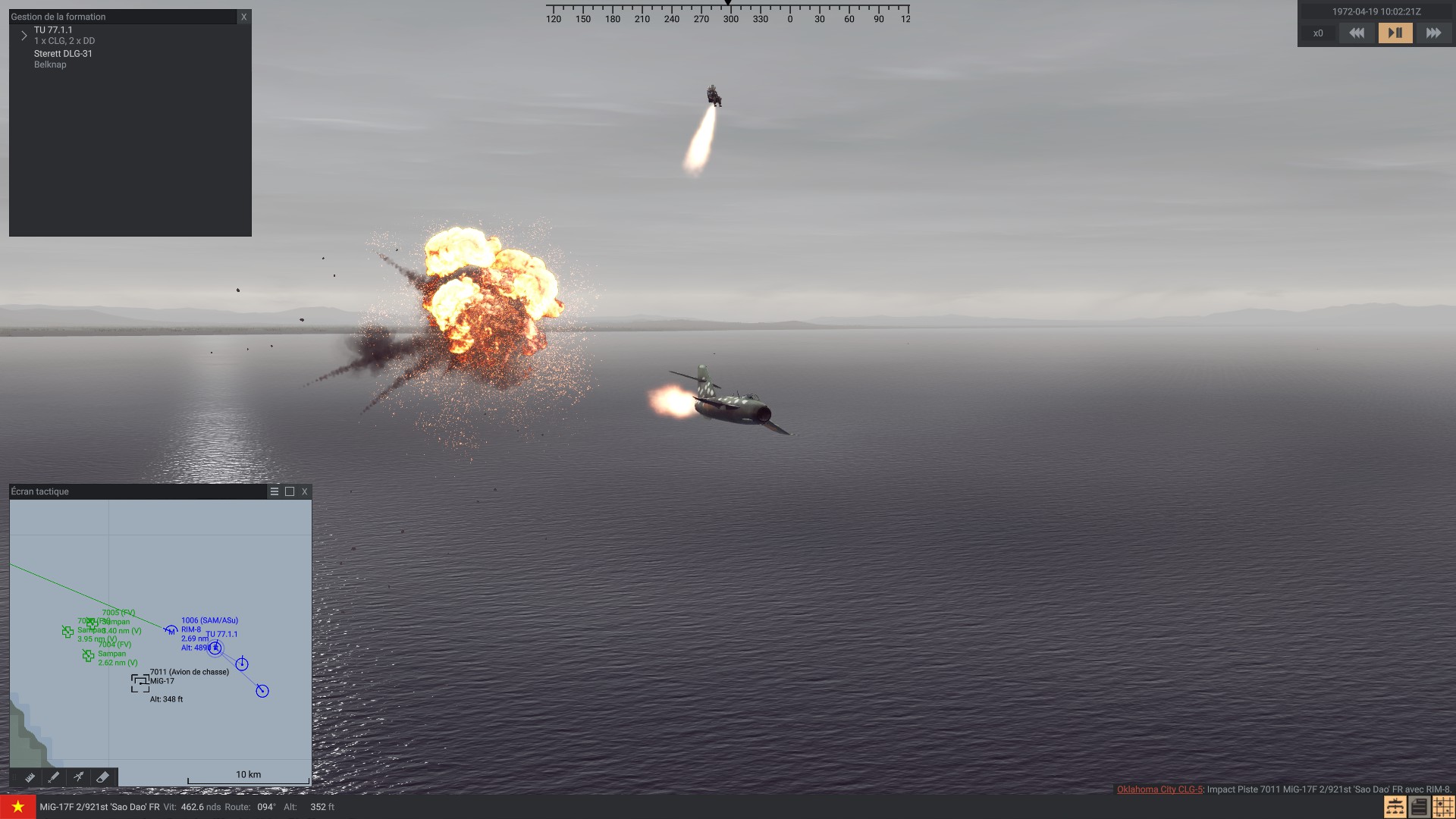
Task: Select the ruler tool on tactical map
Action: pos(30,777)
